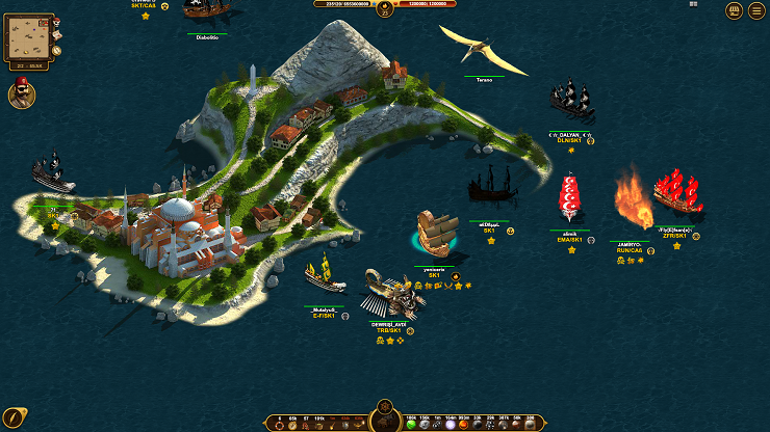Open the treasure chest shop button
This screenshot has height=432, width=770.
[734, 11]
